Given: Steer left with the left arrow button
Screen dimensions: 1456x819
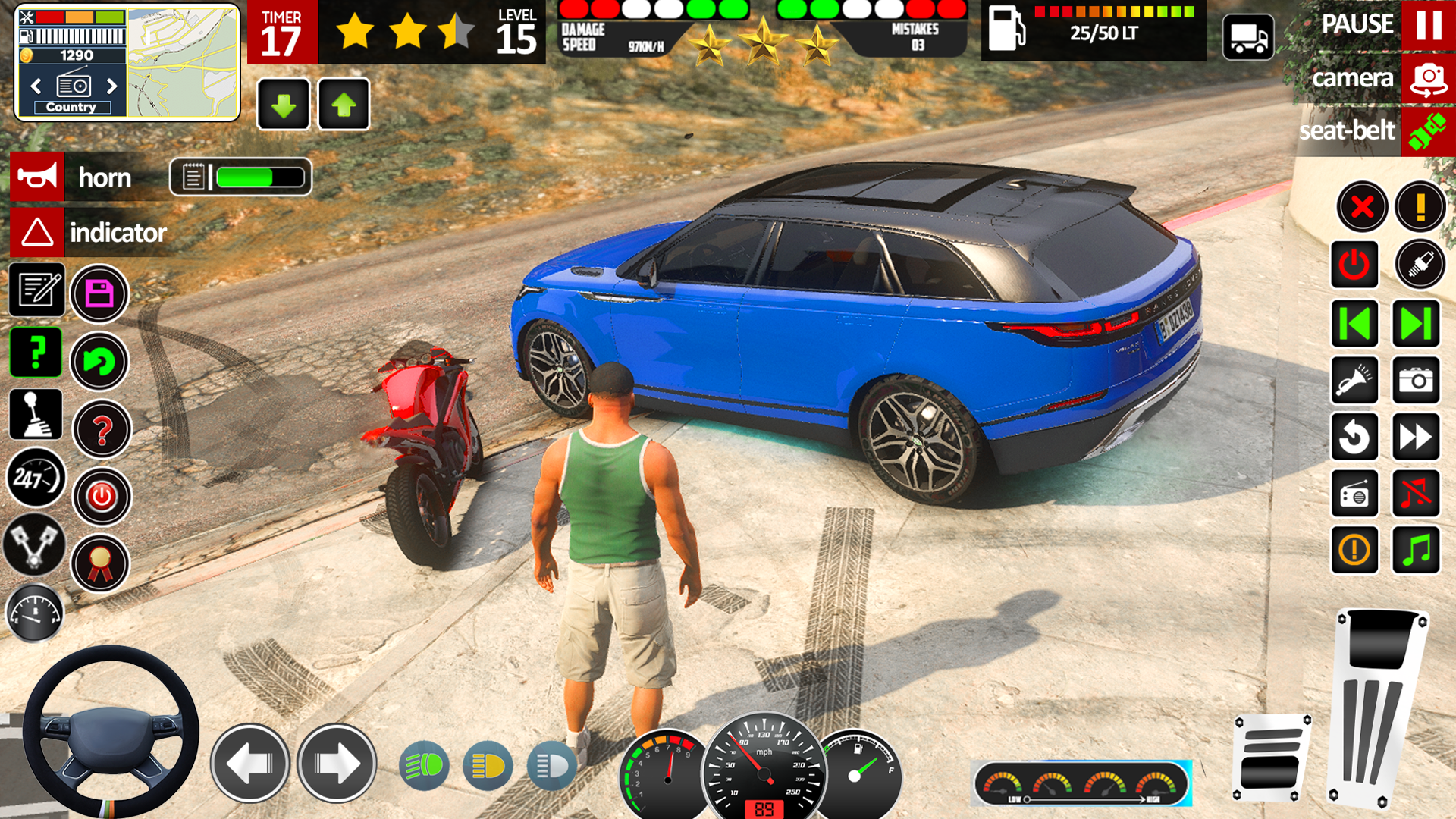Looking at the screenshot, I should coord(249,763).
